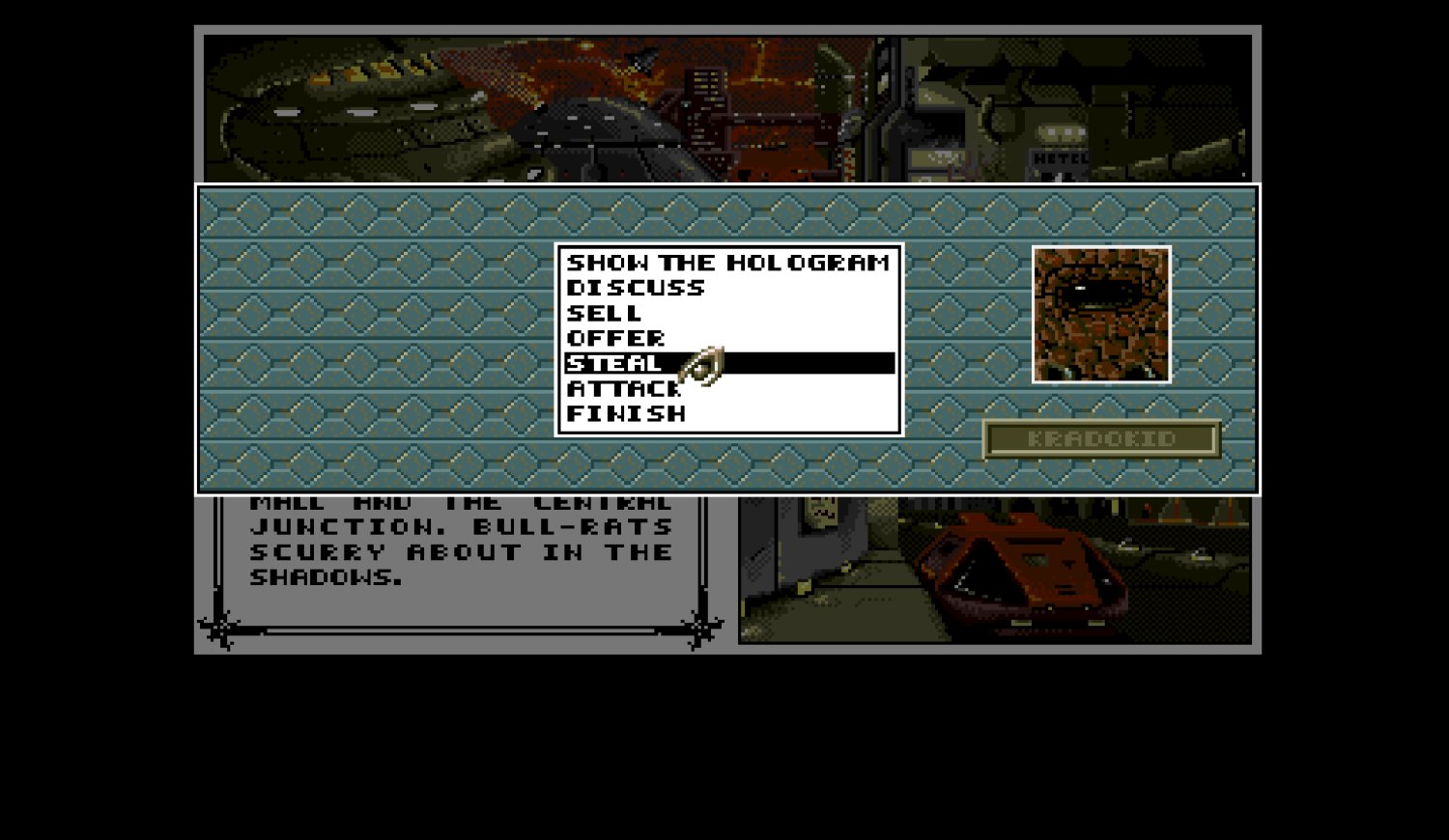The height and width of the screenshot is (840, 1449).
Task: Click the narration box mentioning bull-rats
Action: [459, 541]
